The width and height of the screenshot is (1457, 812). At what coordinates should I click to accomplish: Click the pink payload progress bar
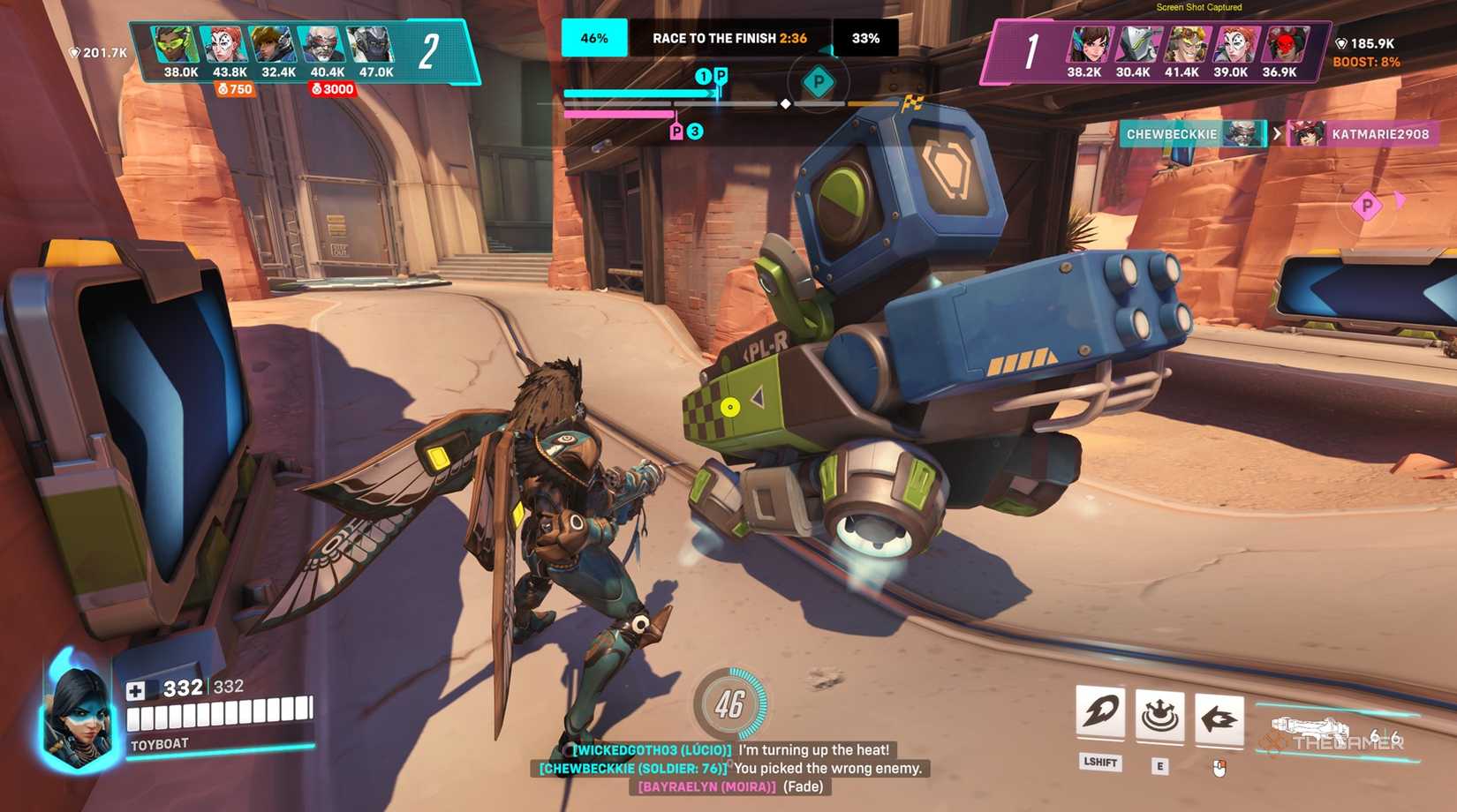[618, 115]
